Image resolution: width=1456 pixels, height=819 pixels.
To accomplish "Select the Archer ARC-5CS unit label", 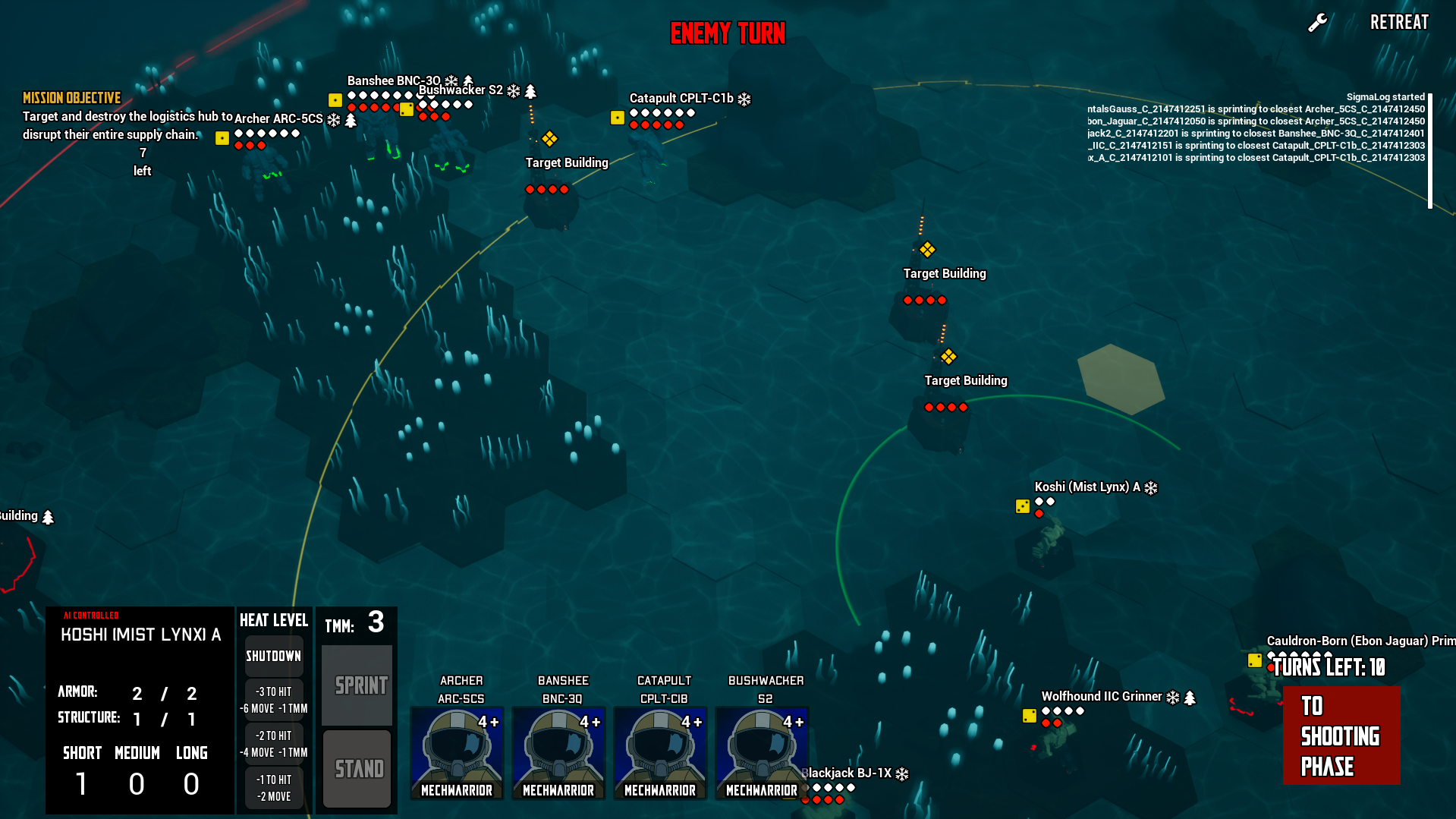I will coord(278,119).
